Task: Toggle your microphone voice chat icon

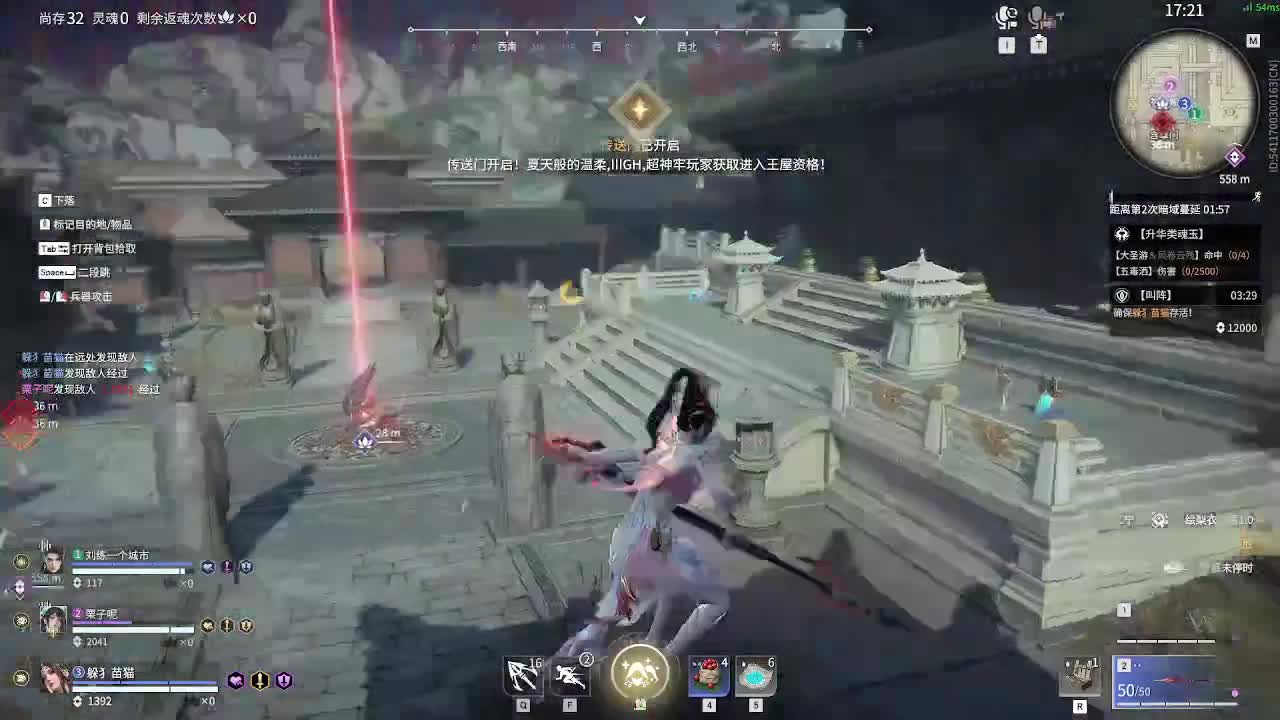Action: tap(1037, 16)
